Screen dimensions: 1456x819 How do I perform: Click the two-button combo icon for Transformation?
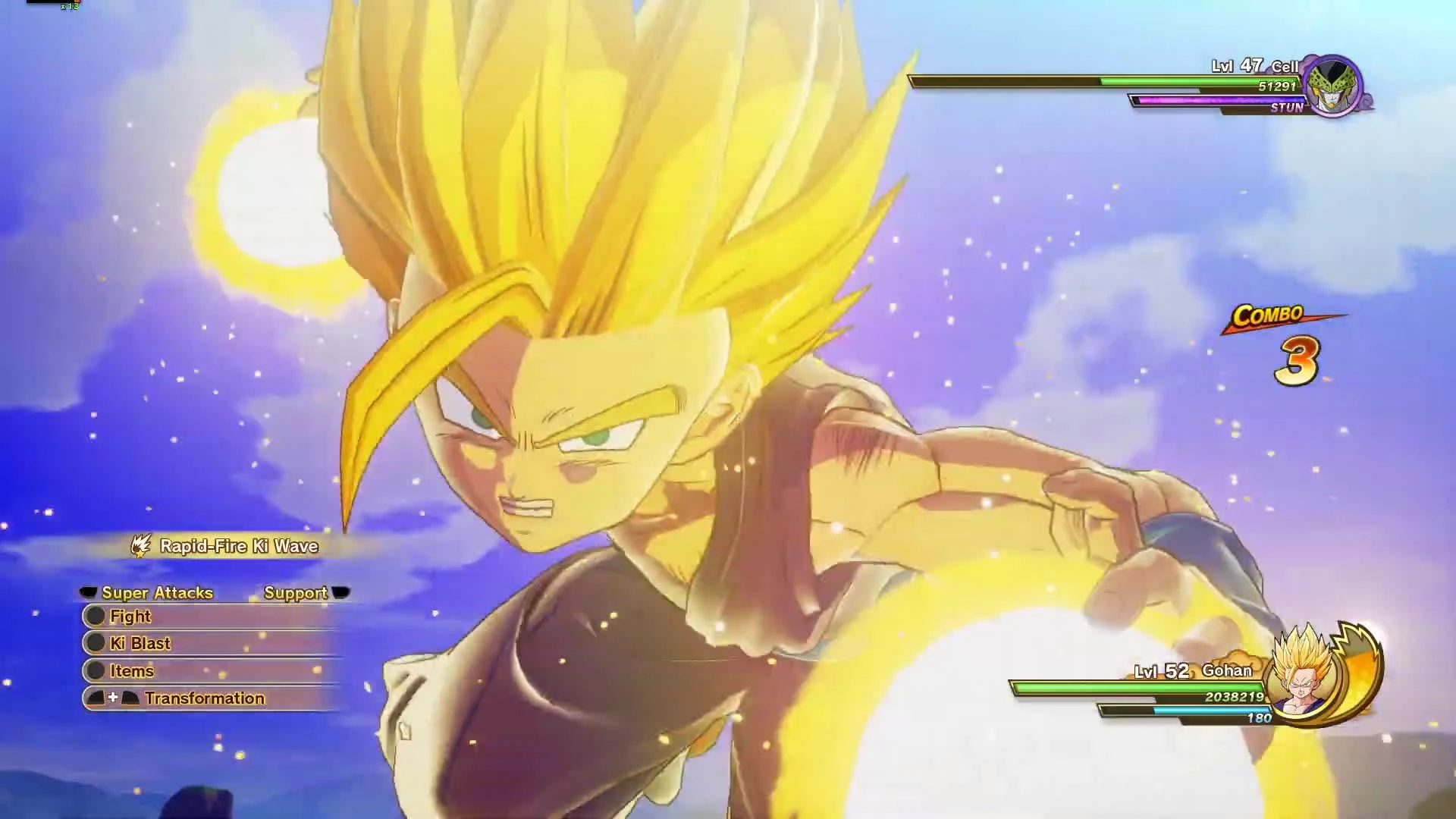(115, 698)
